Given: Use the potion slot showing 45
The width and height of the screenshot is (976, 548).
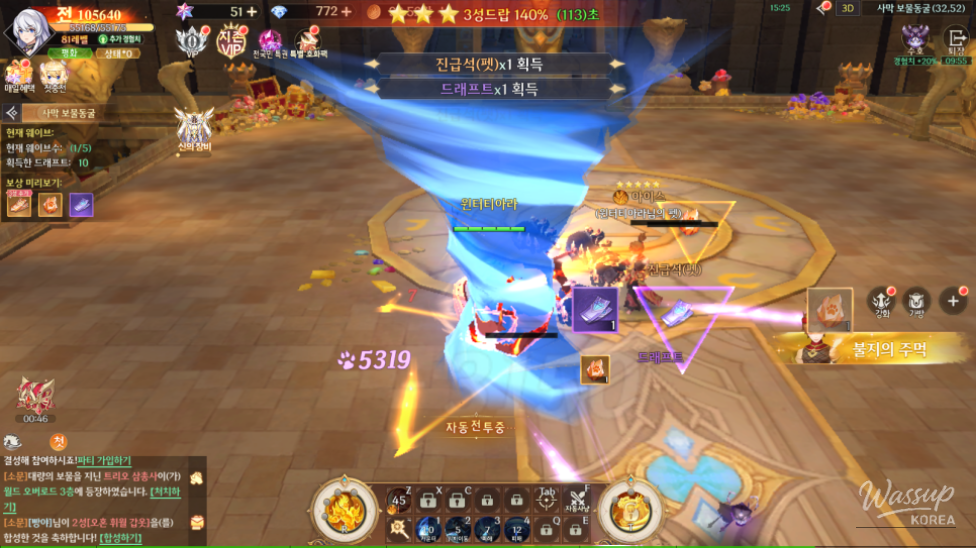Looking at the screenshot, I should (x=400, y=501).
